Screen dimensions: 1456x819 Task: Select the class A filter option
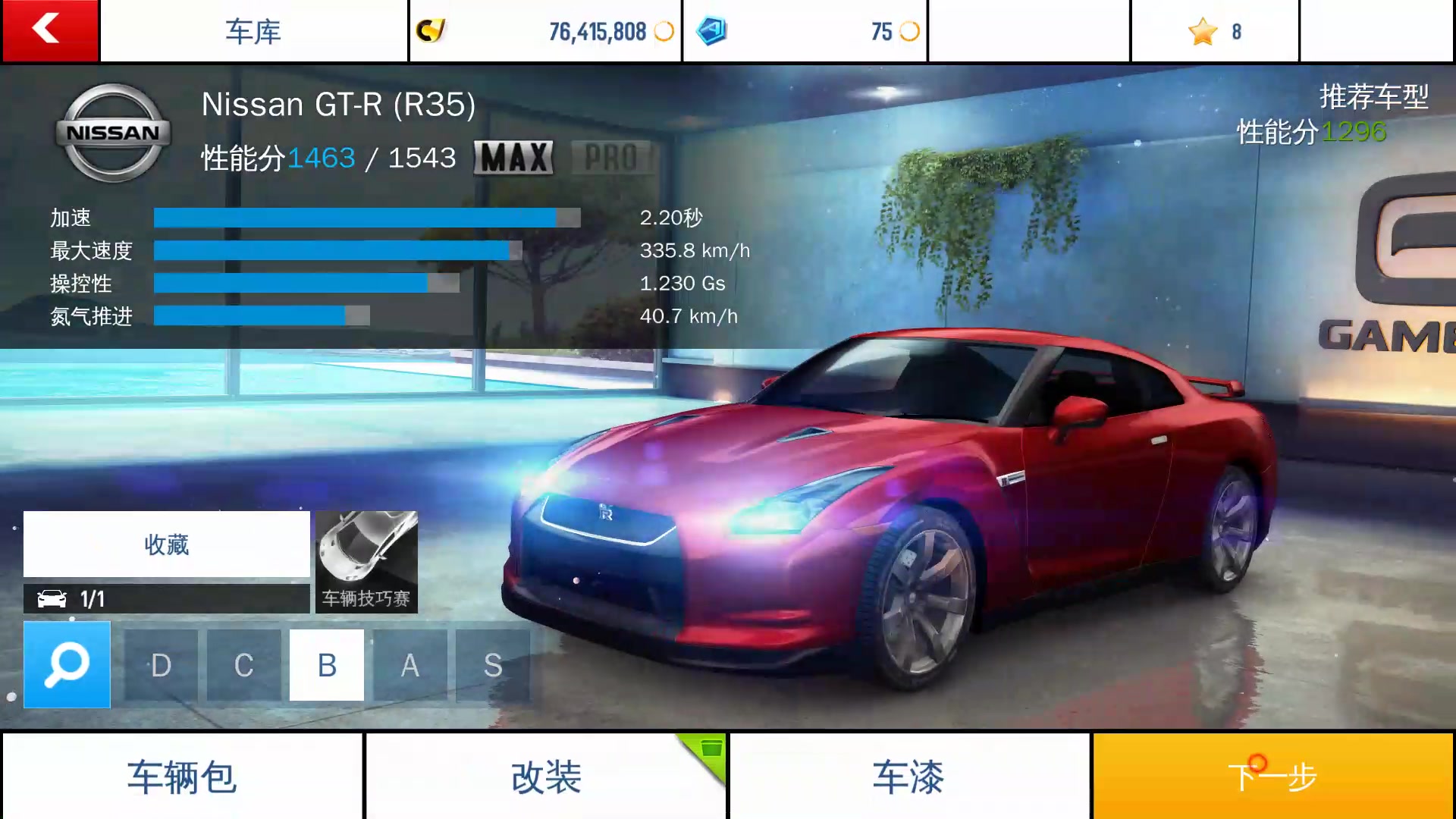tap(409, 667)
